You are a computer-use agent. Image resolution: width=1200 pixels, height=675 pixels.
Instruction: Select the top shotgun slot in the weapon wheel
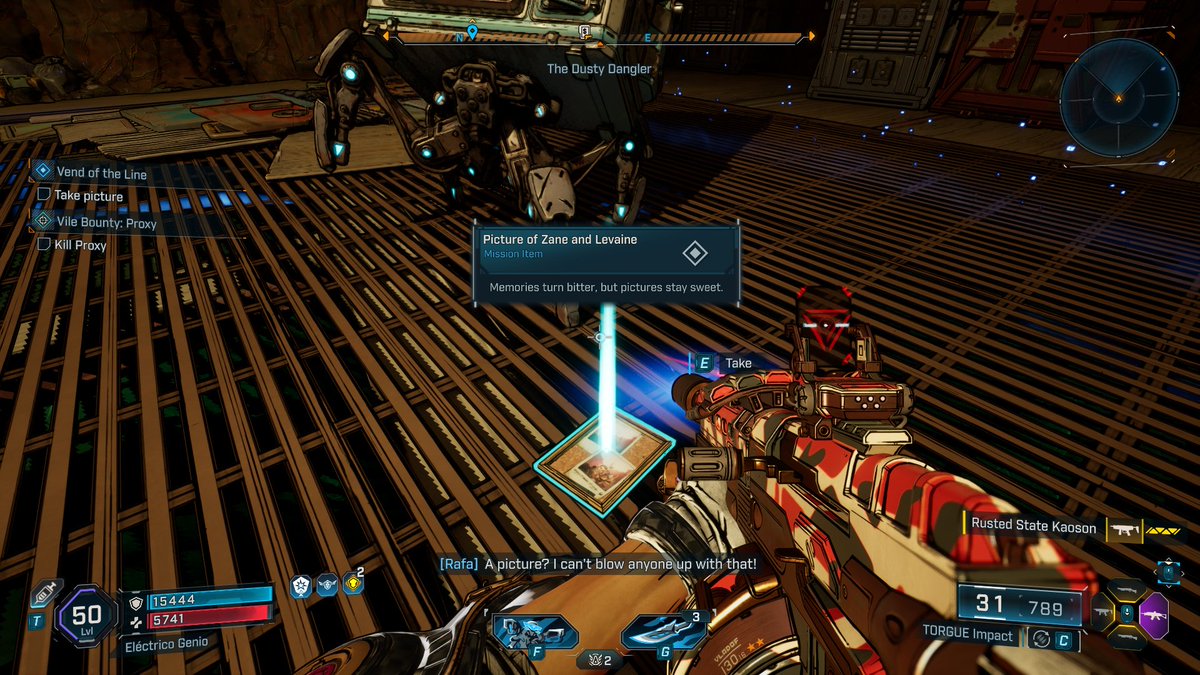pos(1127,588)
